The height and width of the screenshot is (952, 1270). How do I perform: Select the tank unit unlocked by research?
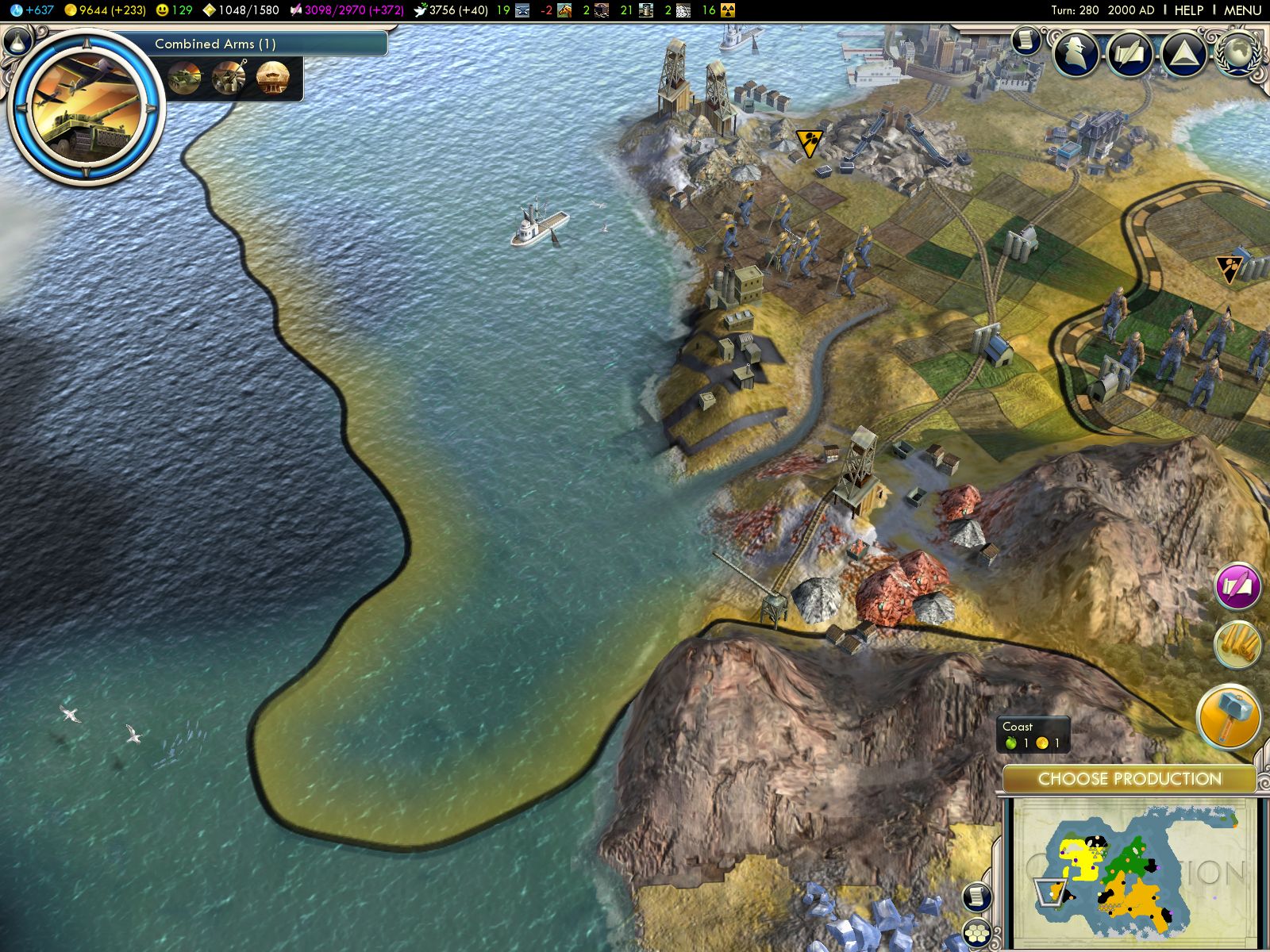point(185,78)
